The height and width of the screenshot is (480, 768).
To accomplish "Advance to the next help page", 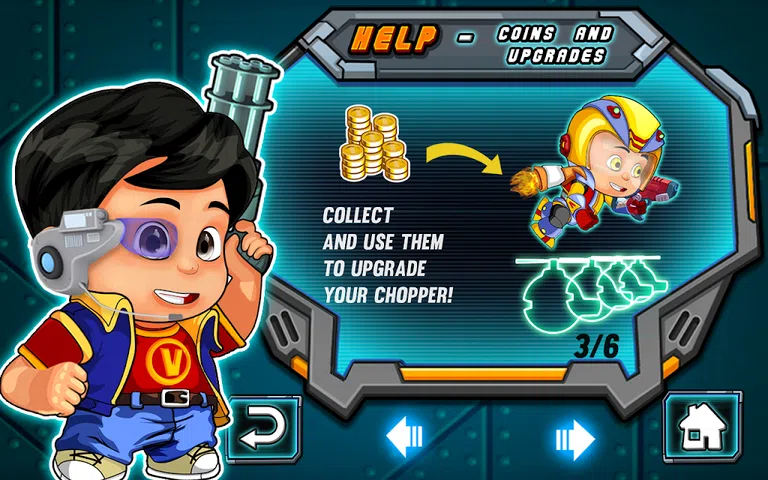I will tap(575, 437).
